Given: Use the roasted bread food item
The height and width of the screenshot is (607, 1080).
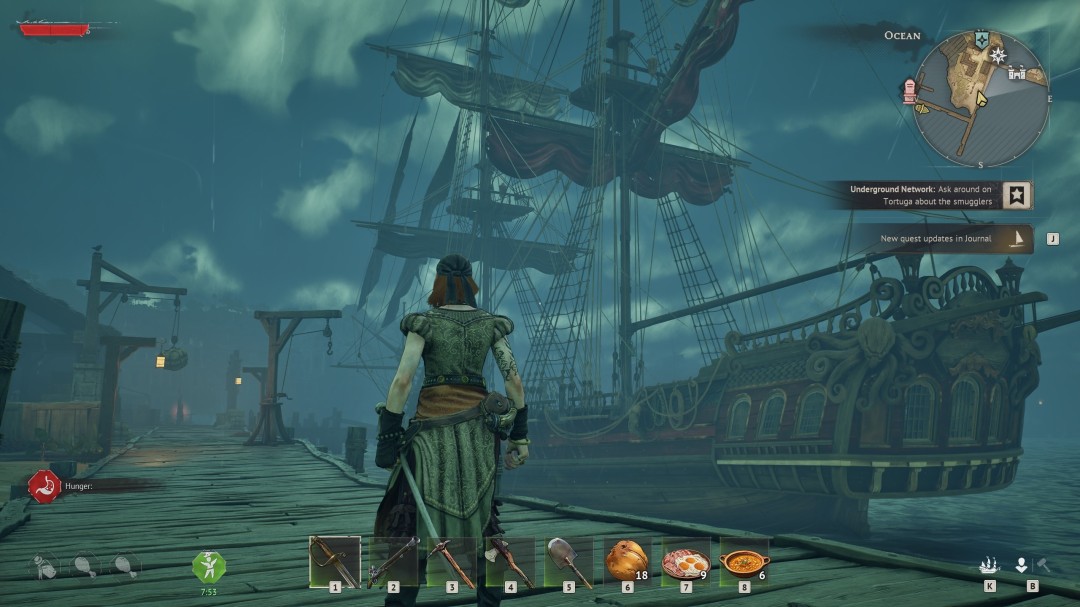Looking at the screenshot, I should coord(627,562).
